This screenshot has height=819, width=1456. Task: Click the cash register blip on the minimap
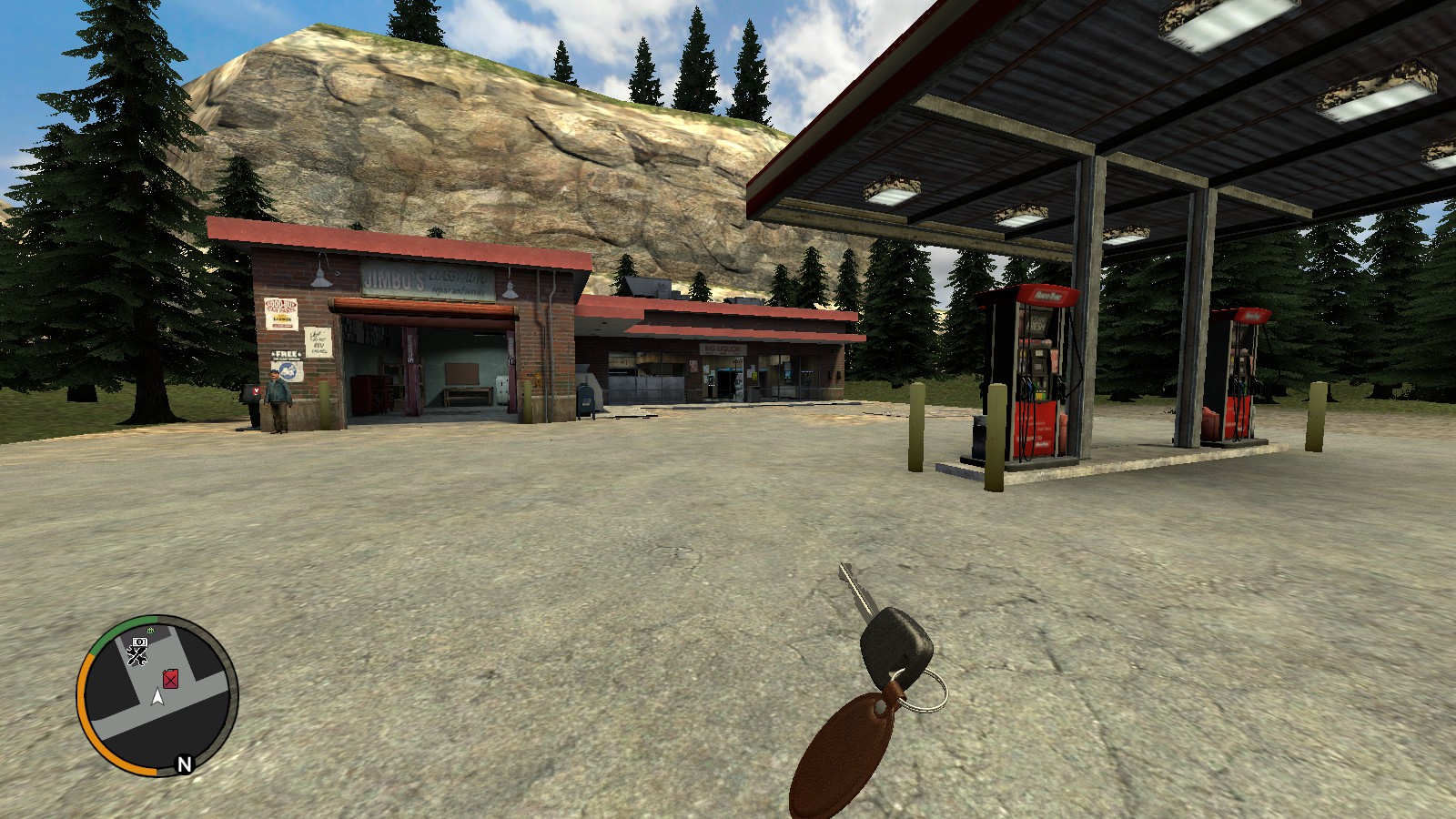tap(139, 642)
